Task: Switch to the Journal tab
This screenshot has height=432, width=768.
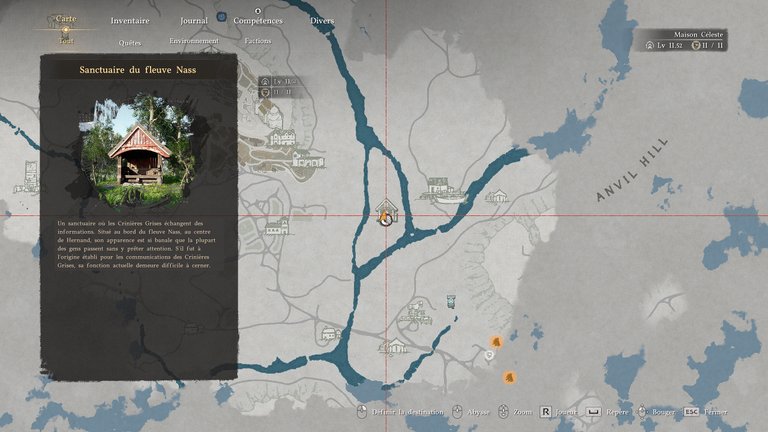Action: point(194,20)
